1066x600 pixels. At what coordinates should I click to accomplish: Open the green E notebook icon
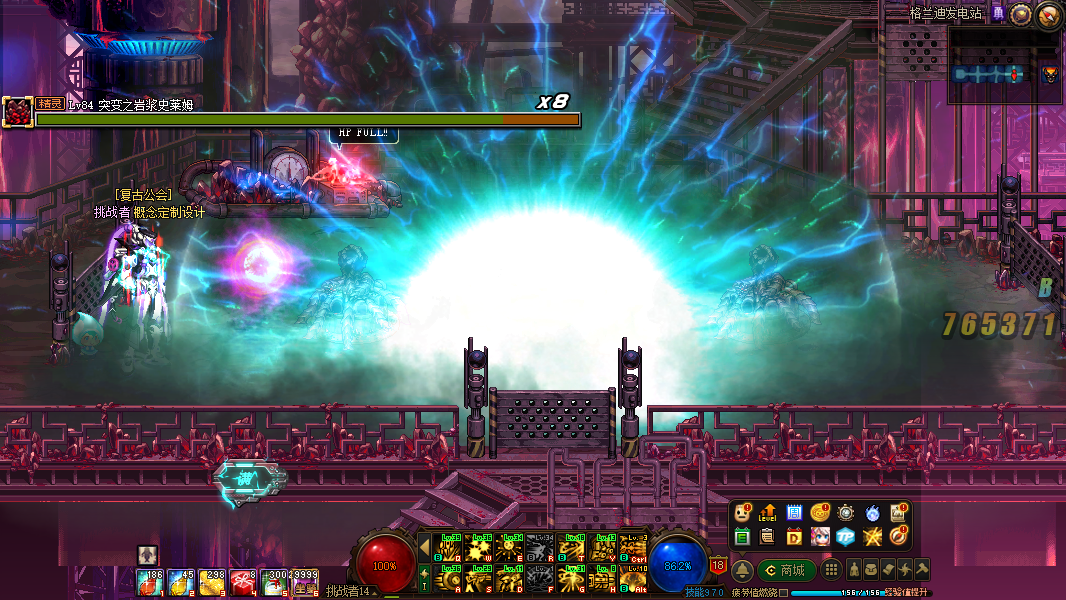(x=742, y=537)
